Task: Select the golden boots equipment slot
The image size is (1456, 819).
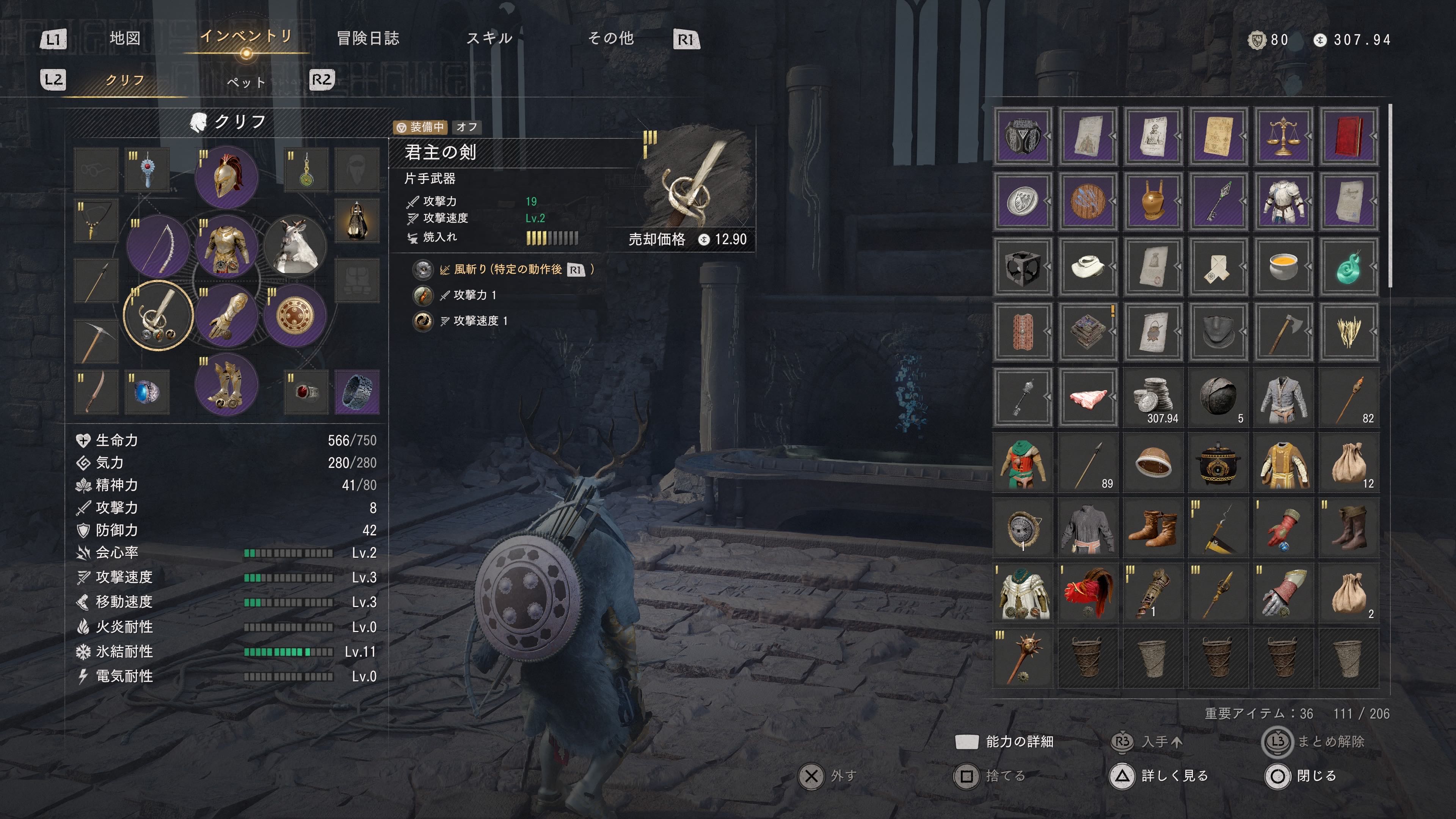Action: click(227, 385)
